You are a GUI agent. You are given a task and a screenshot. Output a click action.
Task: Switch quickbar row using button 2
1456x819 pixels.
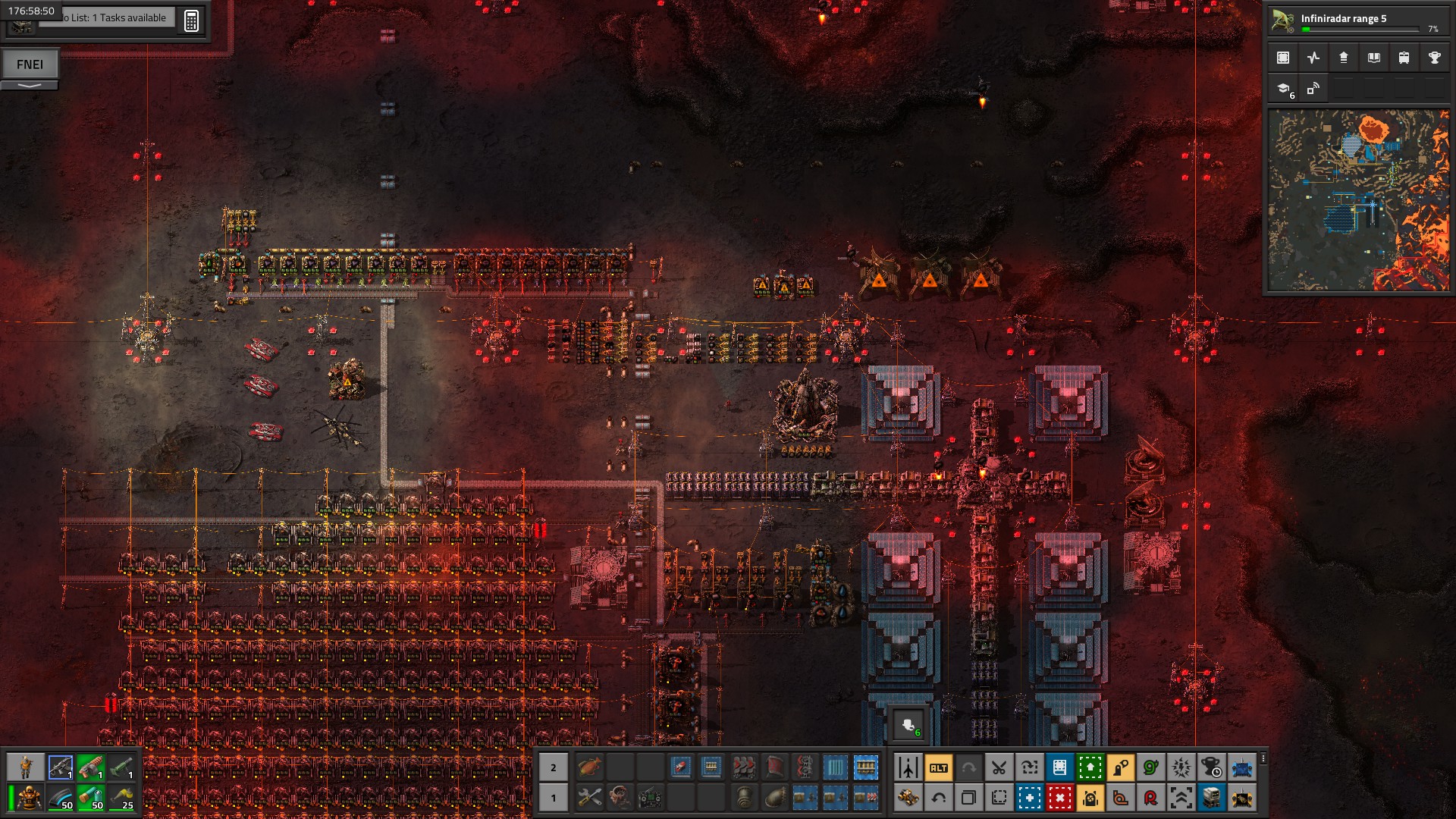(553, 768)
